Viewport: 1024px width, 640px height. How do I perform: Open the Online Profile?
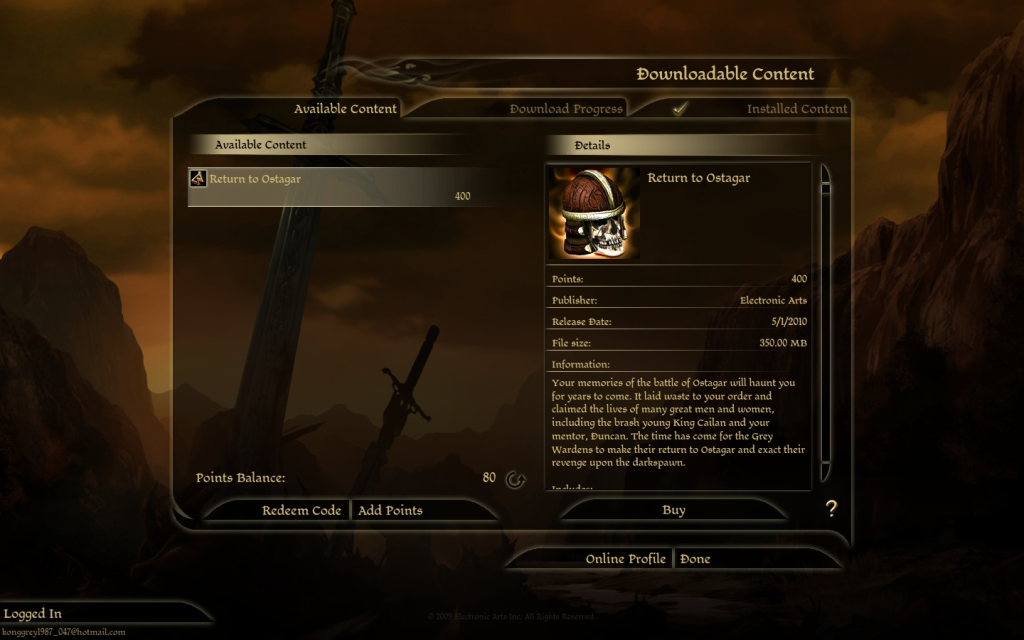coord(625,559)
